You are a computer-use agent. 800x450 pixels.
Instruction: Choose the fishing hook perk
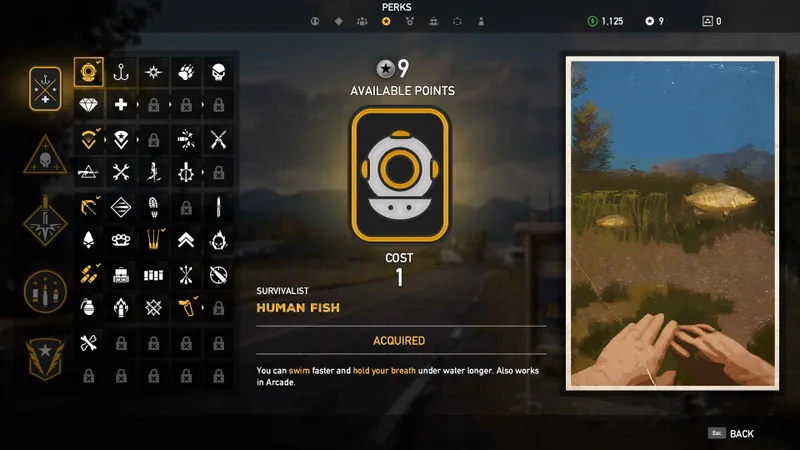[121, 72]
